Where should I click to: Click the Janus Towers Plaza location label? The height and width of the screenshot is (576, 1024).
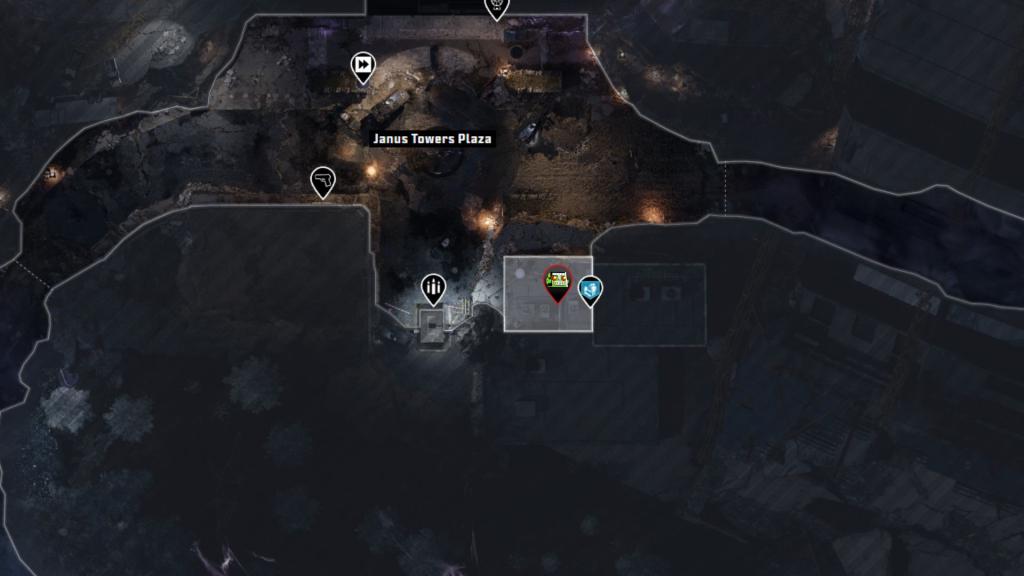tap(432, 139)
